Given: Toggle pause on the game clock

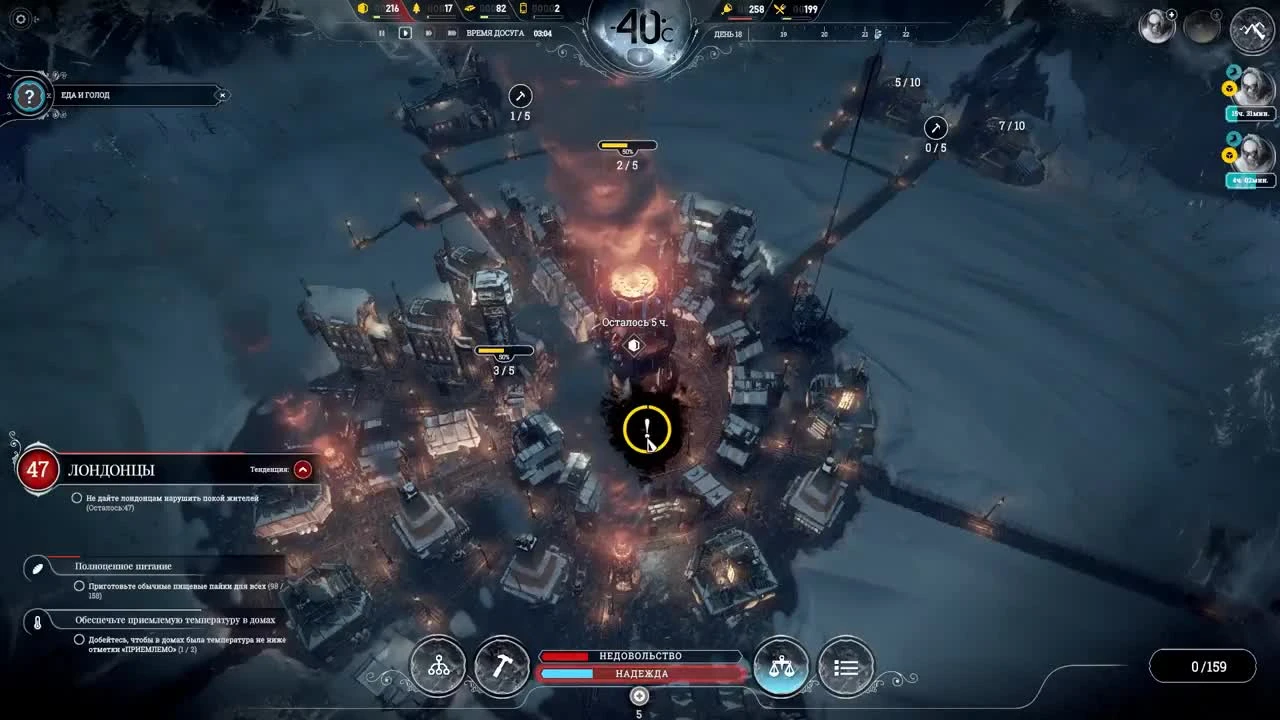Looking at the screenshot, I should click(x=383, y=32).
